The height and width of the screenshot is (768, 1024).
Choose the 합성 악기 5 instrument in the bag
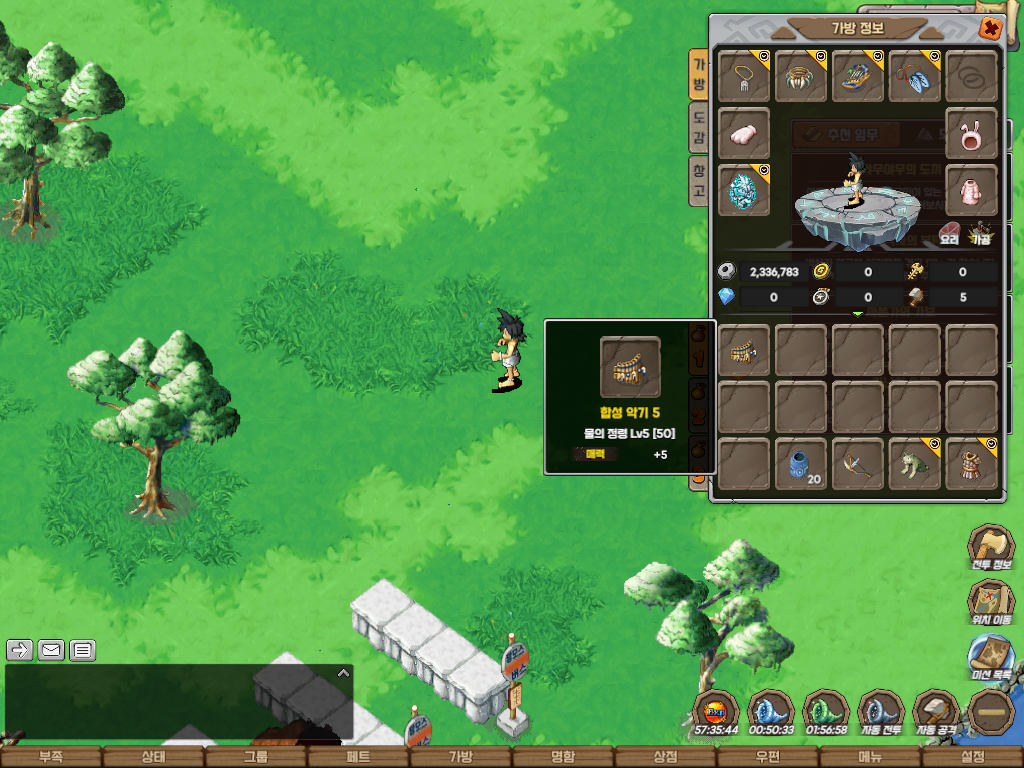(744, 350)
